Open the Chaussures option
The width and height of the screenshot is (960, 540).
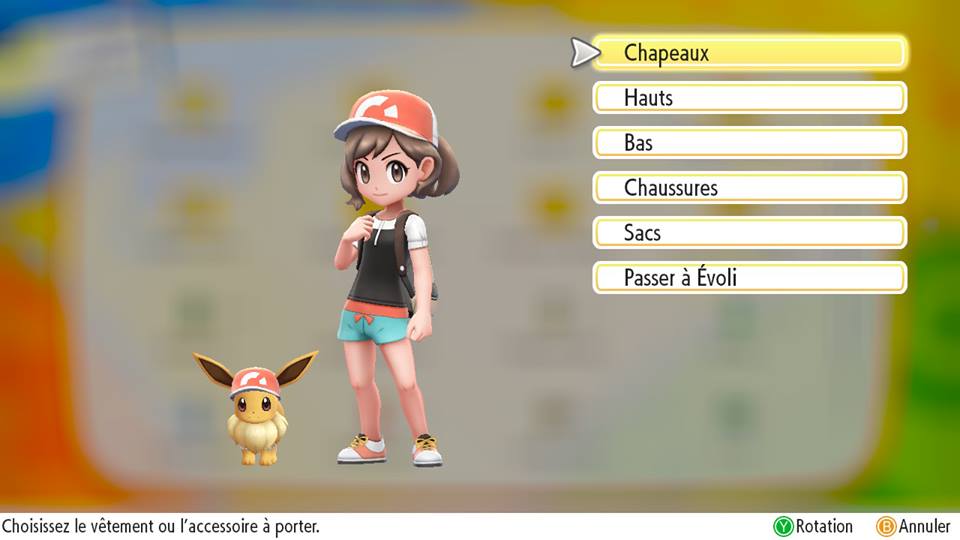[749, 188]
